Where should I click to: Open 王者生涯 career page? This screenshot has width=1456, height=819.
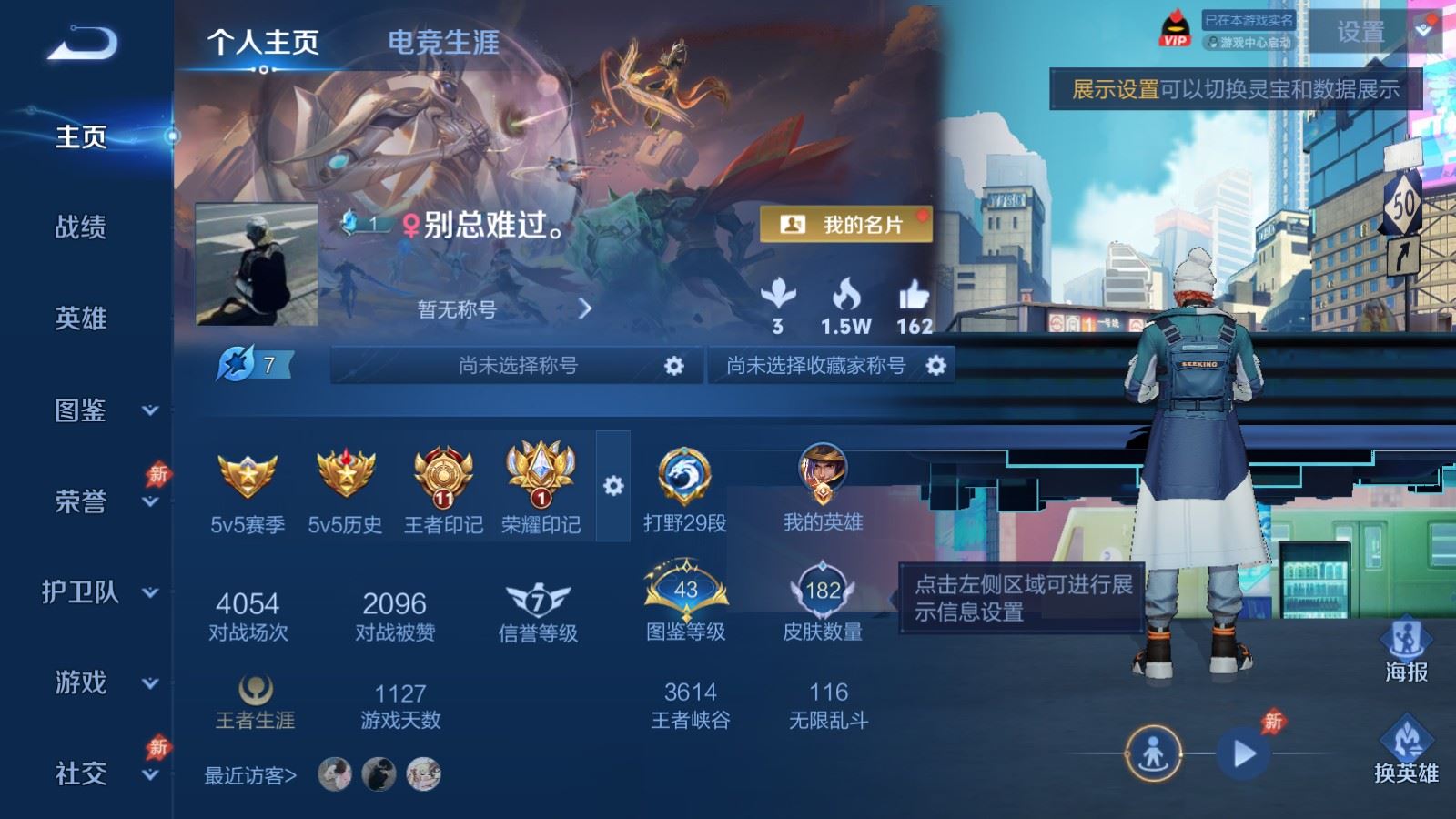click(x=253, y=701)
